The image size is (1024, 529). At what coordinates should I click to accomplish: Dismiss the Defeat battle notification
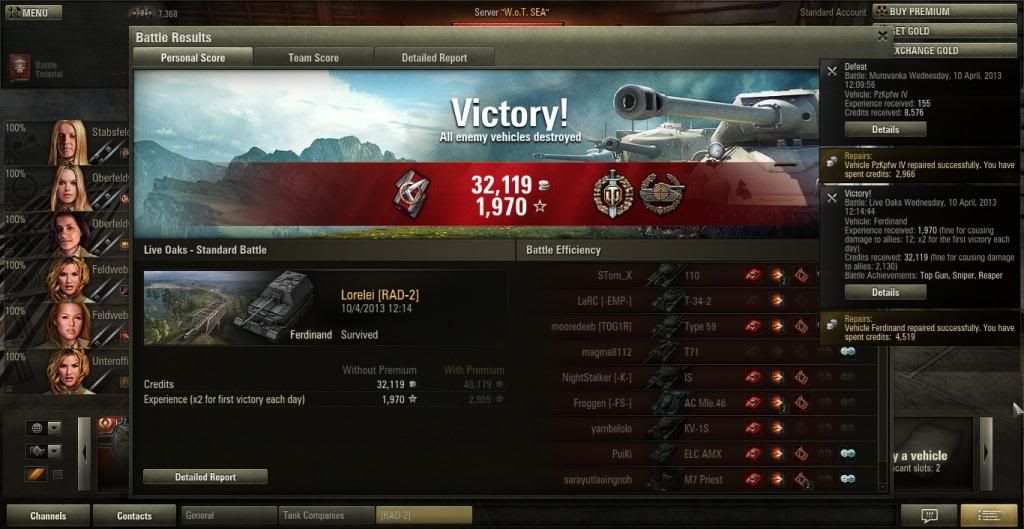coord(831,71)
